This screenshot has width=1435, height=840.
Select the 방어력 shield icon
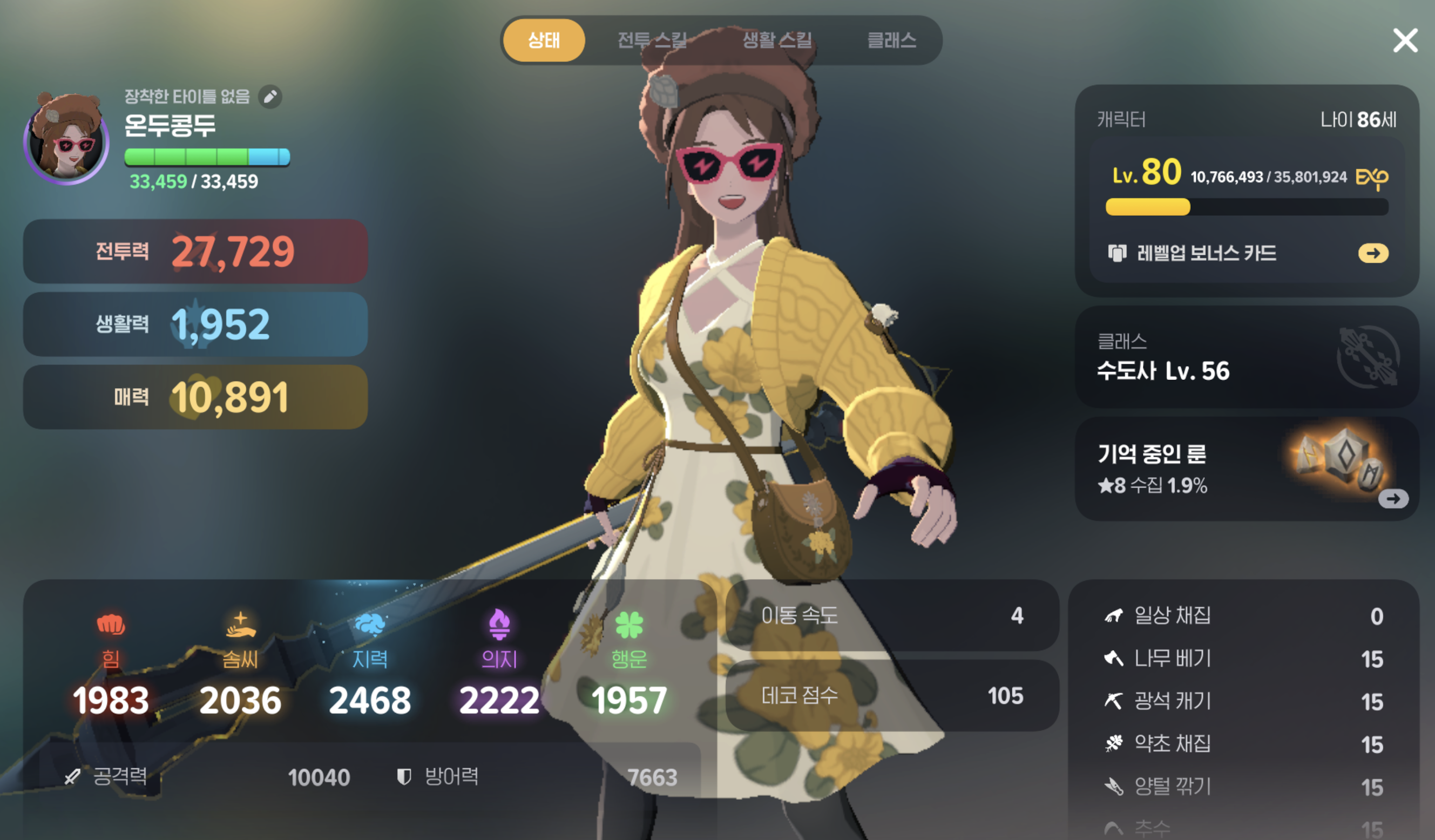click(405, 777)
